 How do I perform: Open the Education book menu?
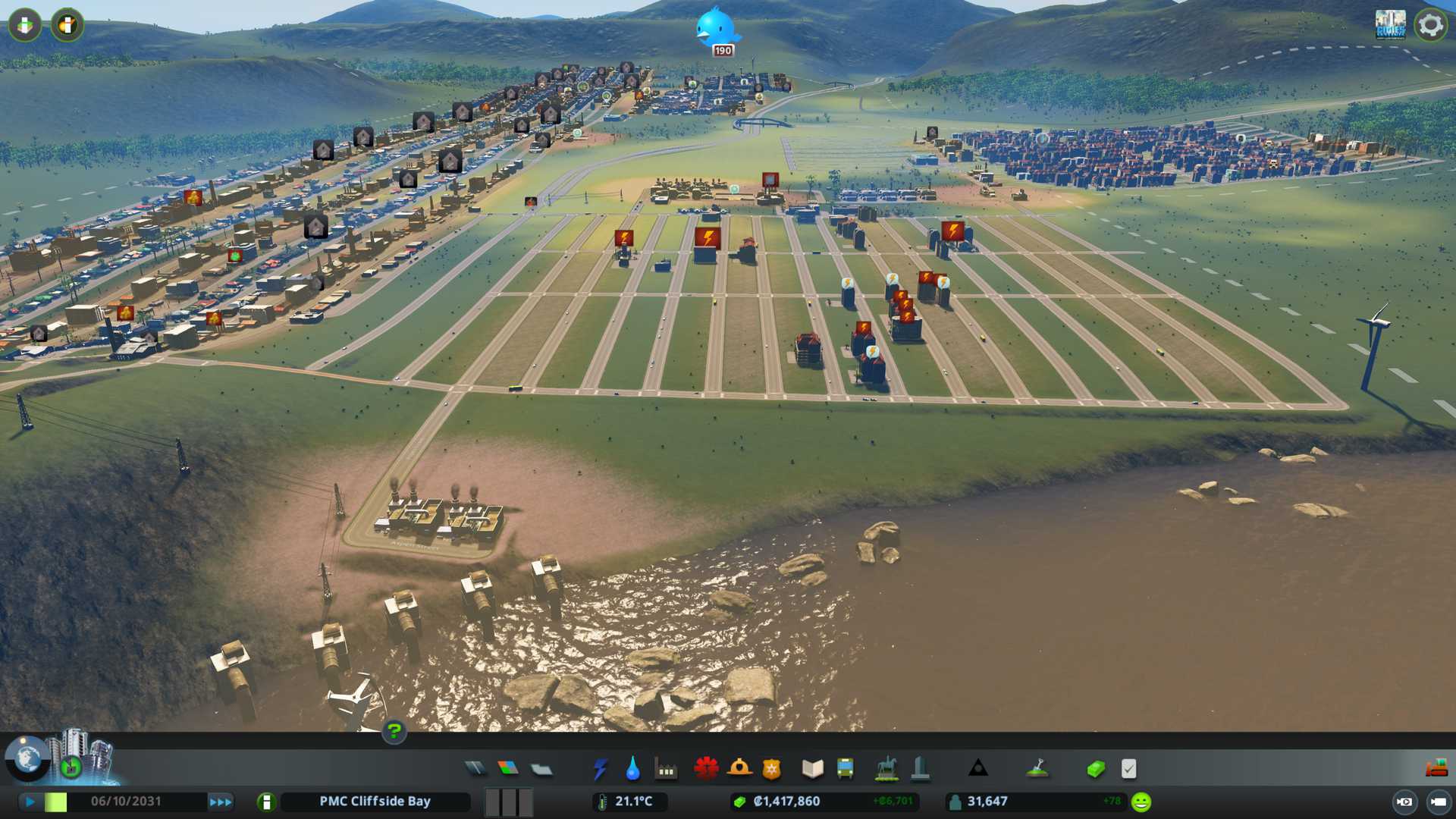point(812,769)
